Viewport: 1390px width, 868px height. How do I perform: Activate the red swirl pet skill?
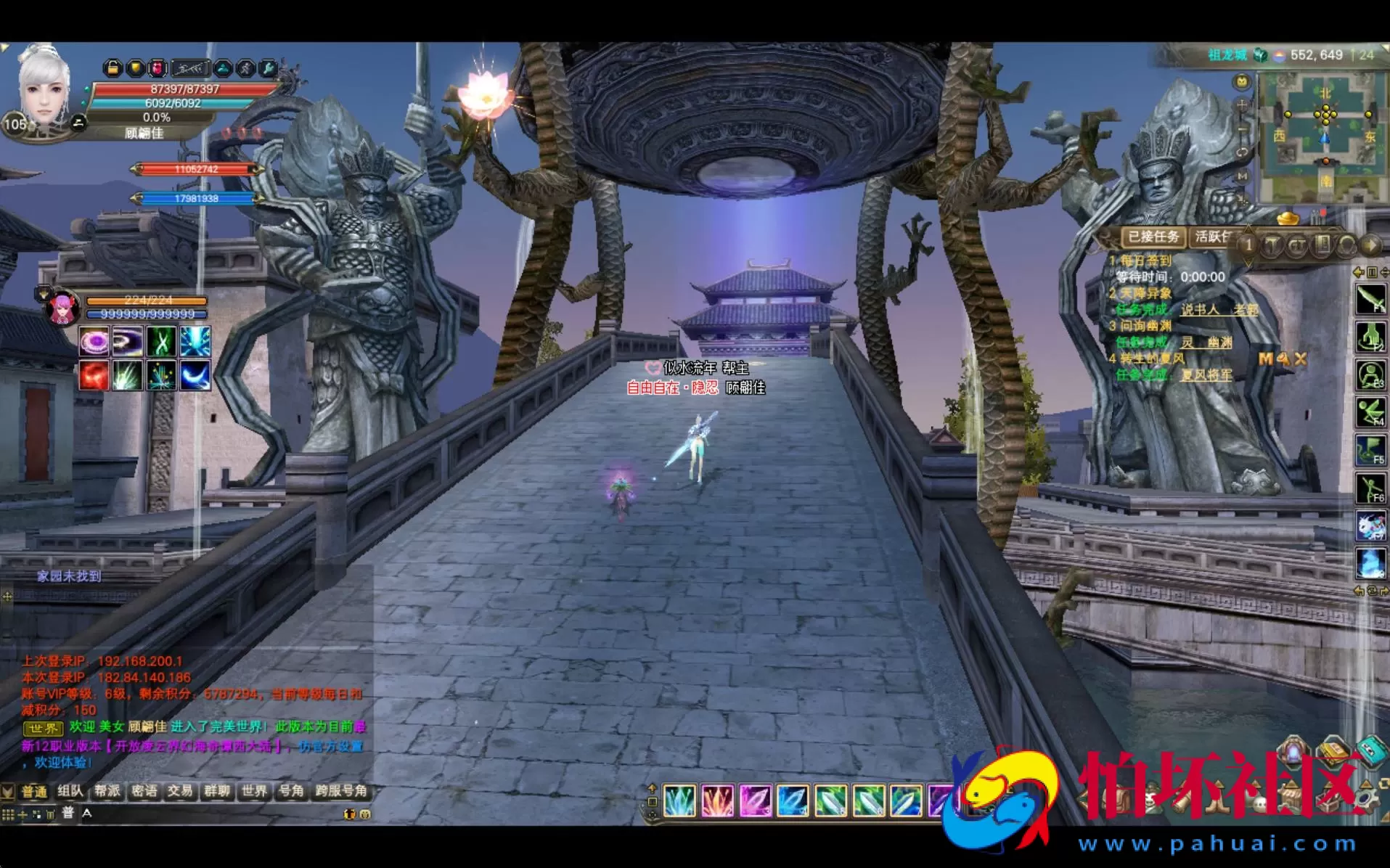[94, 376]
